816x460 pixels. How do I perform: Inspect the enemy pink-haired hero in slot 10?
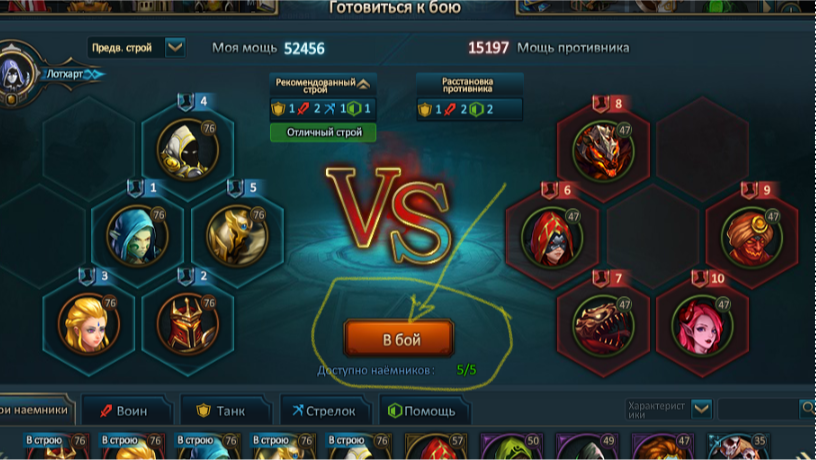coord(702,322)
